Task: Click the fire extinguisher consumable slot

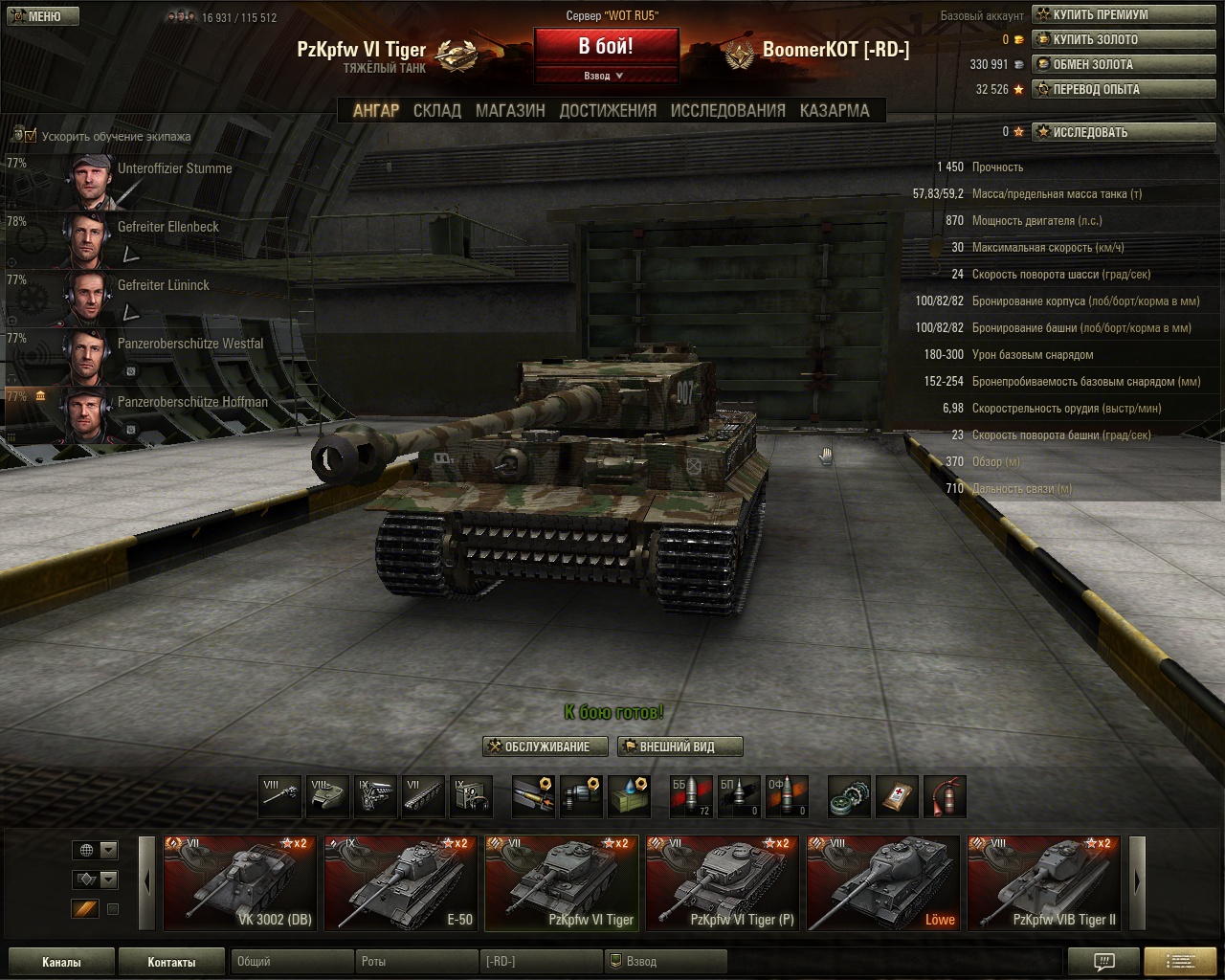Action: click(x=945, y=796)
